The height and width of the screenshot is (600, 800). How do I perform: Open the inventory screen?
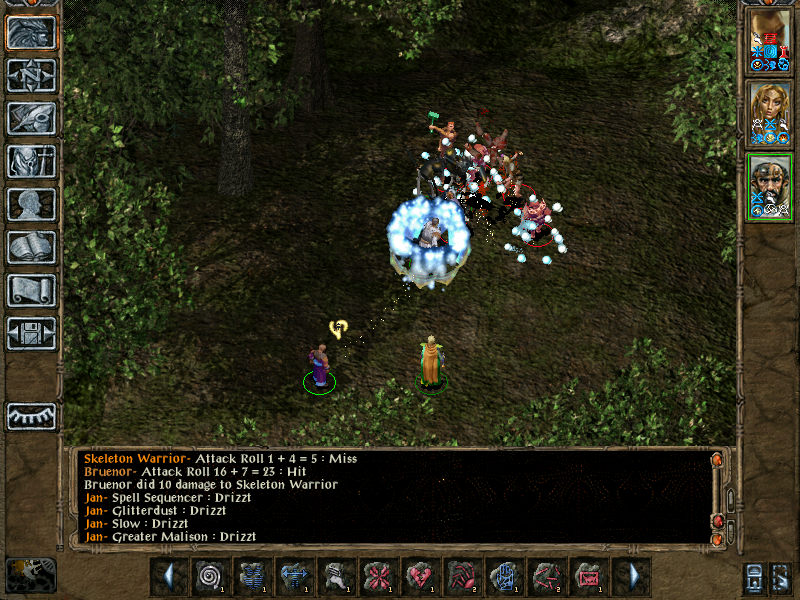31,161
